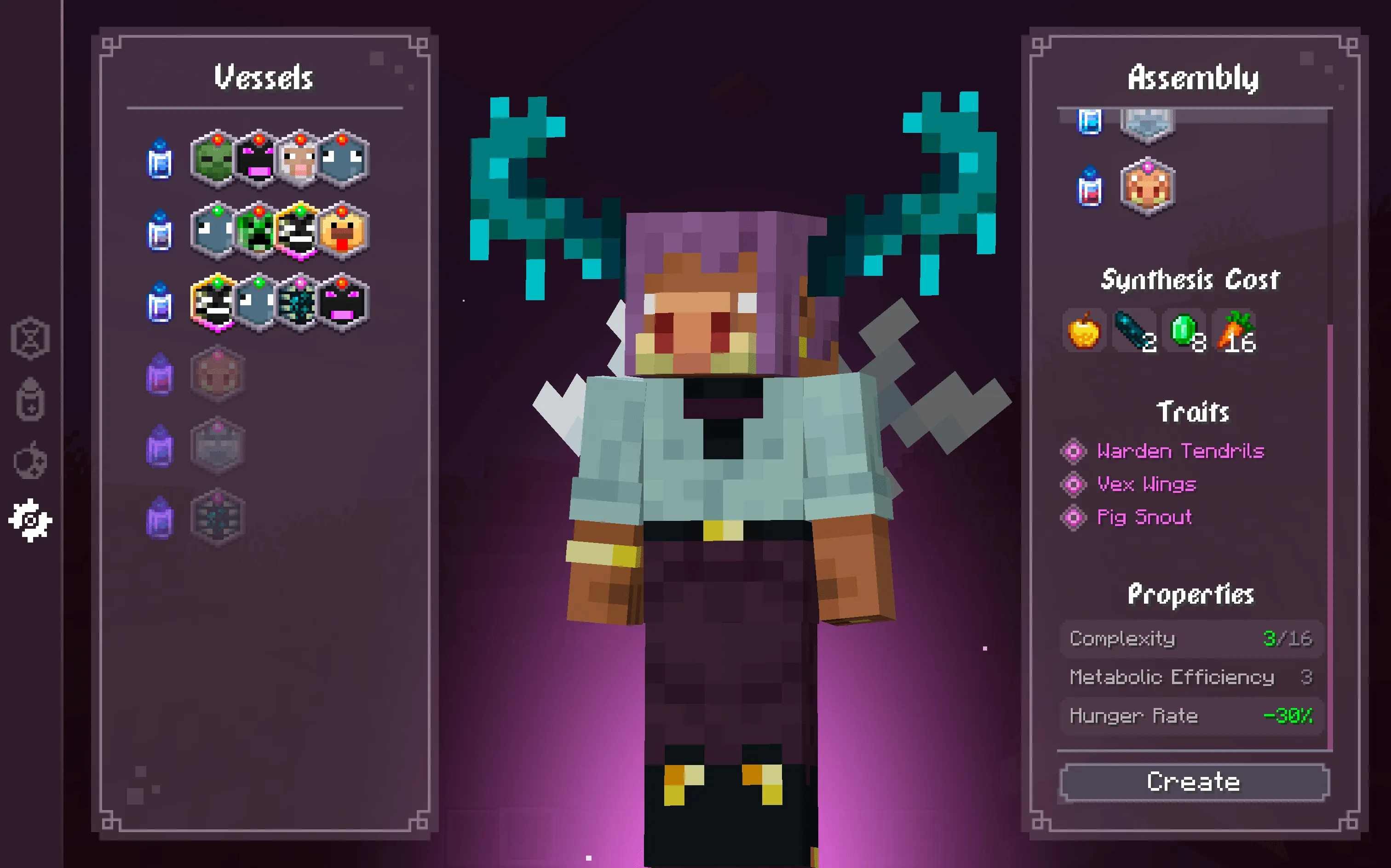Toggle the Vex Wings trait
Image resolution: width=1391 pixels, height=868 pixels.
[x=1074, y=485]
